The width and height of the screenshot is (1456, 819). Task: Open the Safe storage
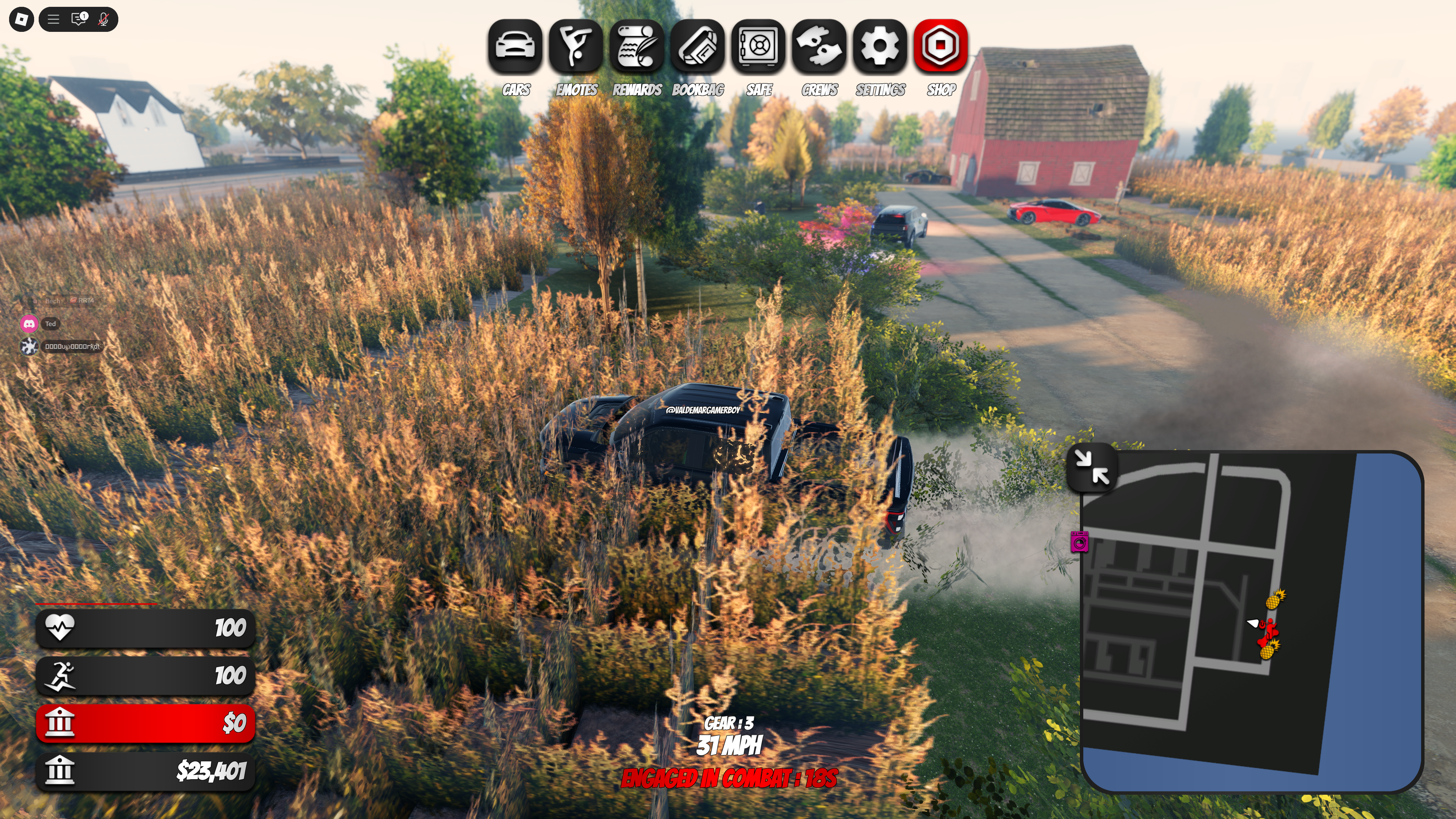pos(758,46)
